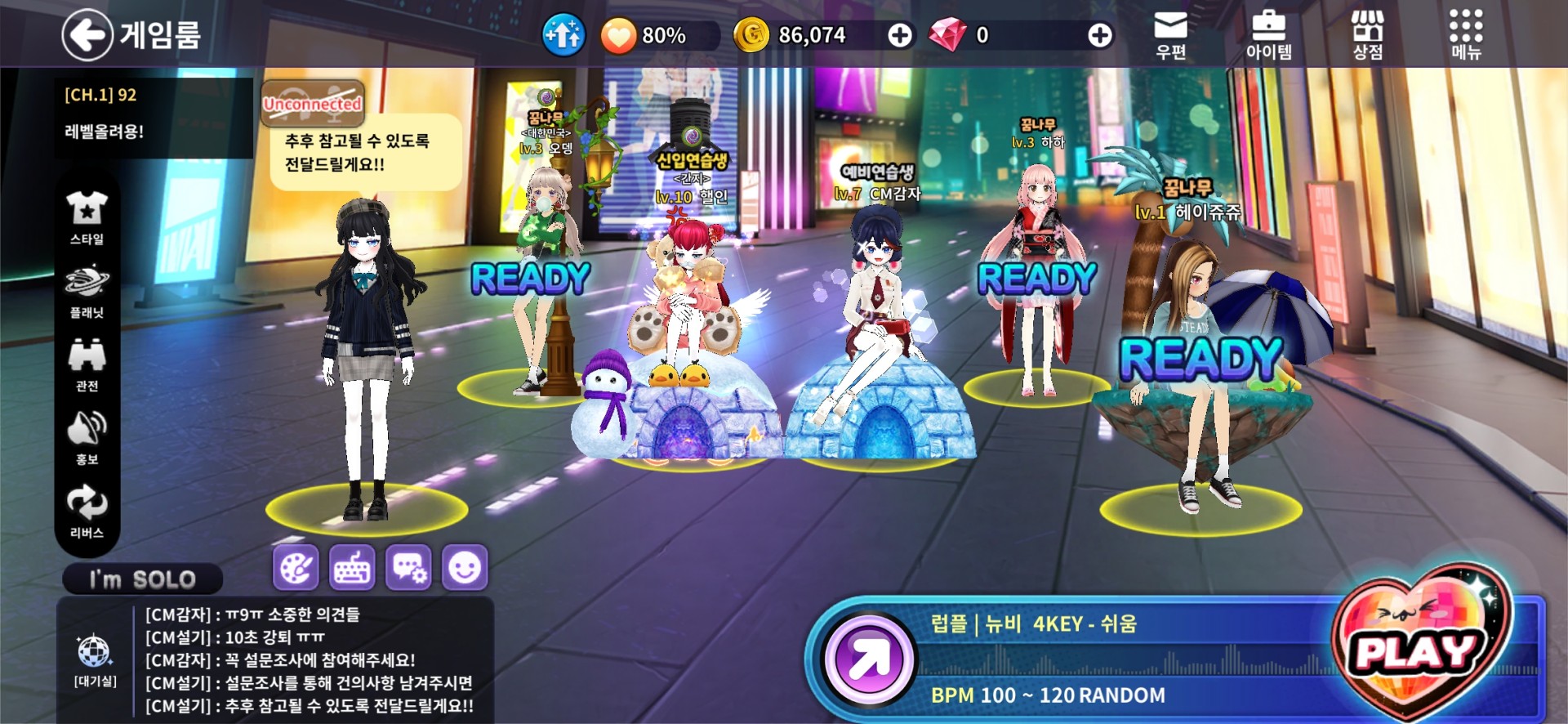Screen dimensions: 1568x724
Task: Open the smiley emoticon button
Action: (465, 567)
